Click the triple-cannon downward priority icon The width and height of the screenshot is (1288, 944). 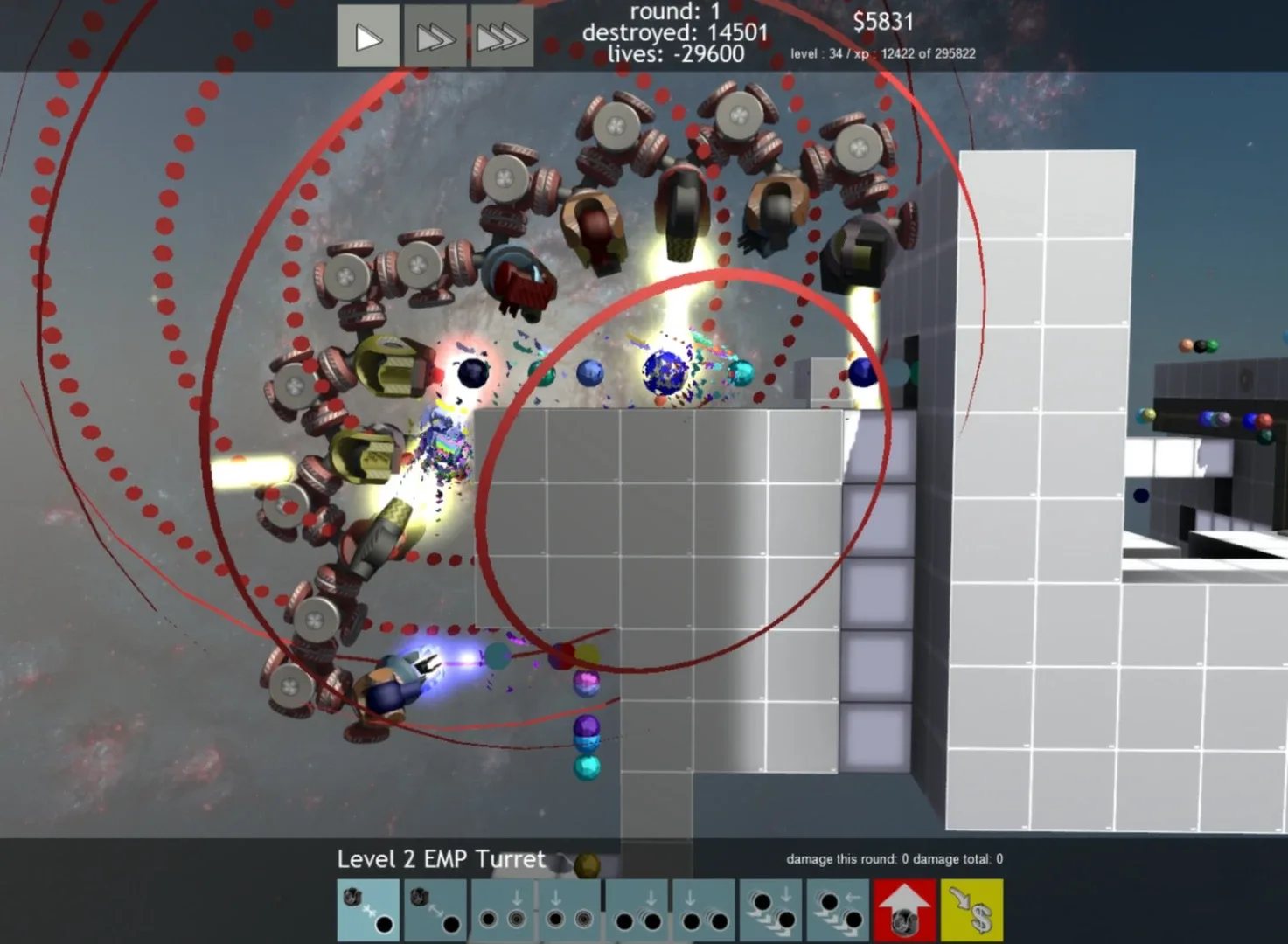(x=771, y=911)
